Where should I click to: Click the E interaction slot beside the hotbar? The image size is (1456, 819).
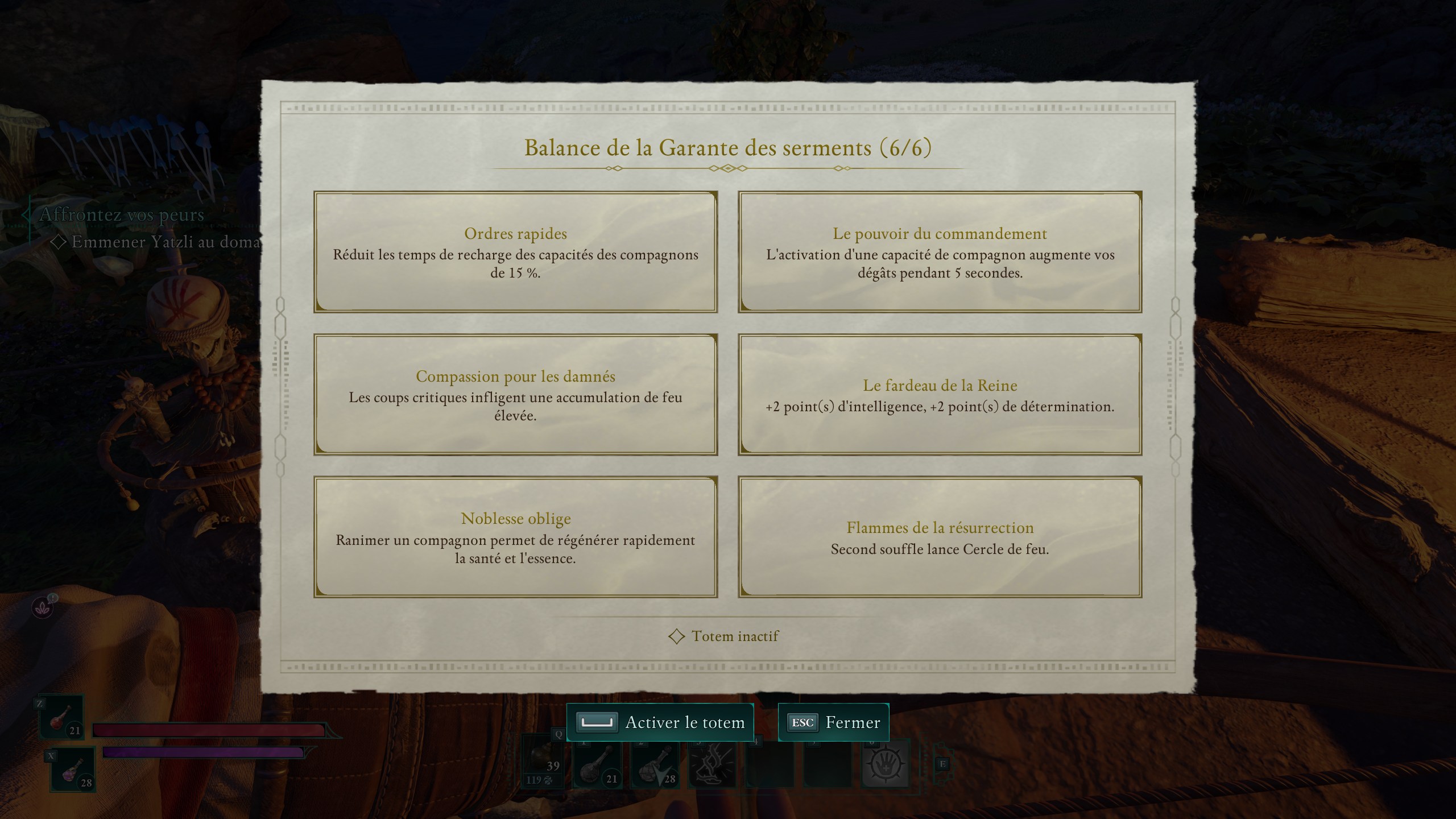[942, 765]
